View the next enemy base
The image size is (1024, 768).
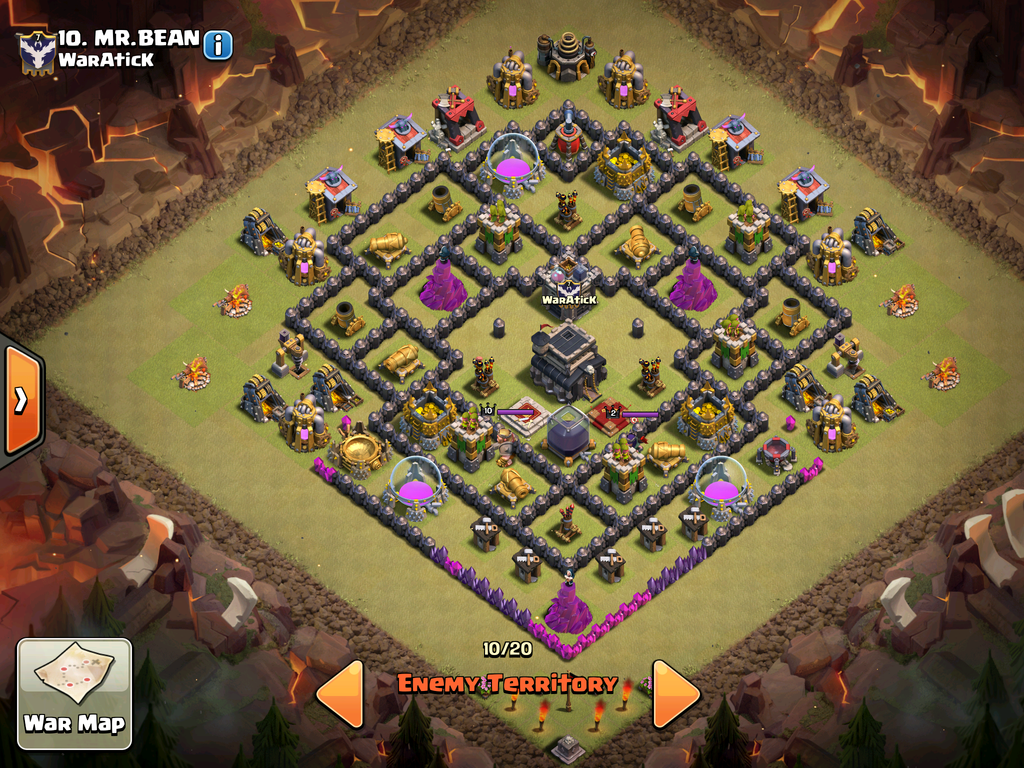[x=676, y=693]
